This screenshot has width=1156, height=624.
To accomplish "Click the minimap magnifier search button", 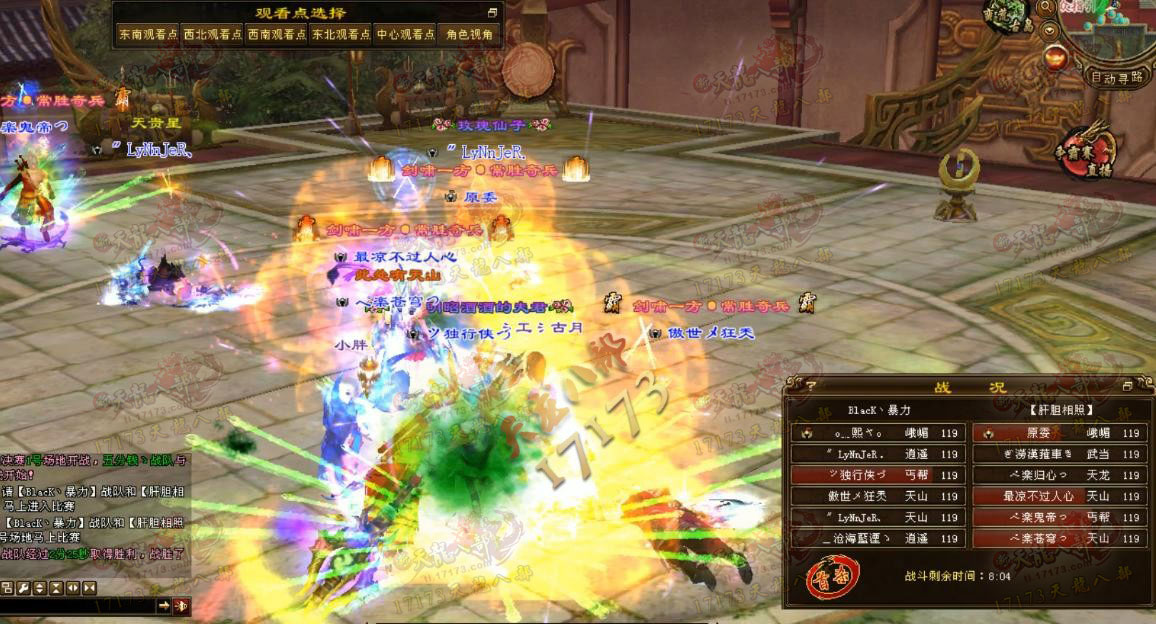I will coord(1046,7).
